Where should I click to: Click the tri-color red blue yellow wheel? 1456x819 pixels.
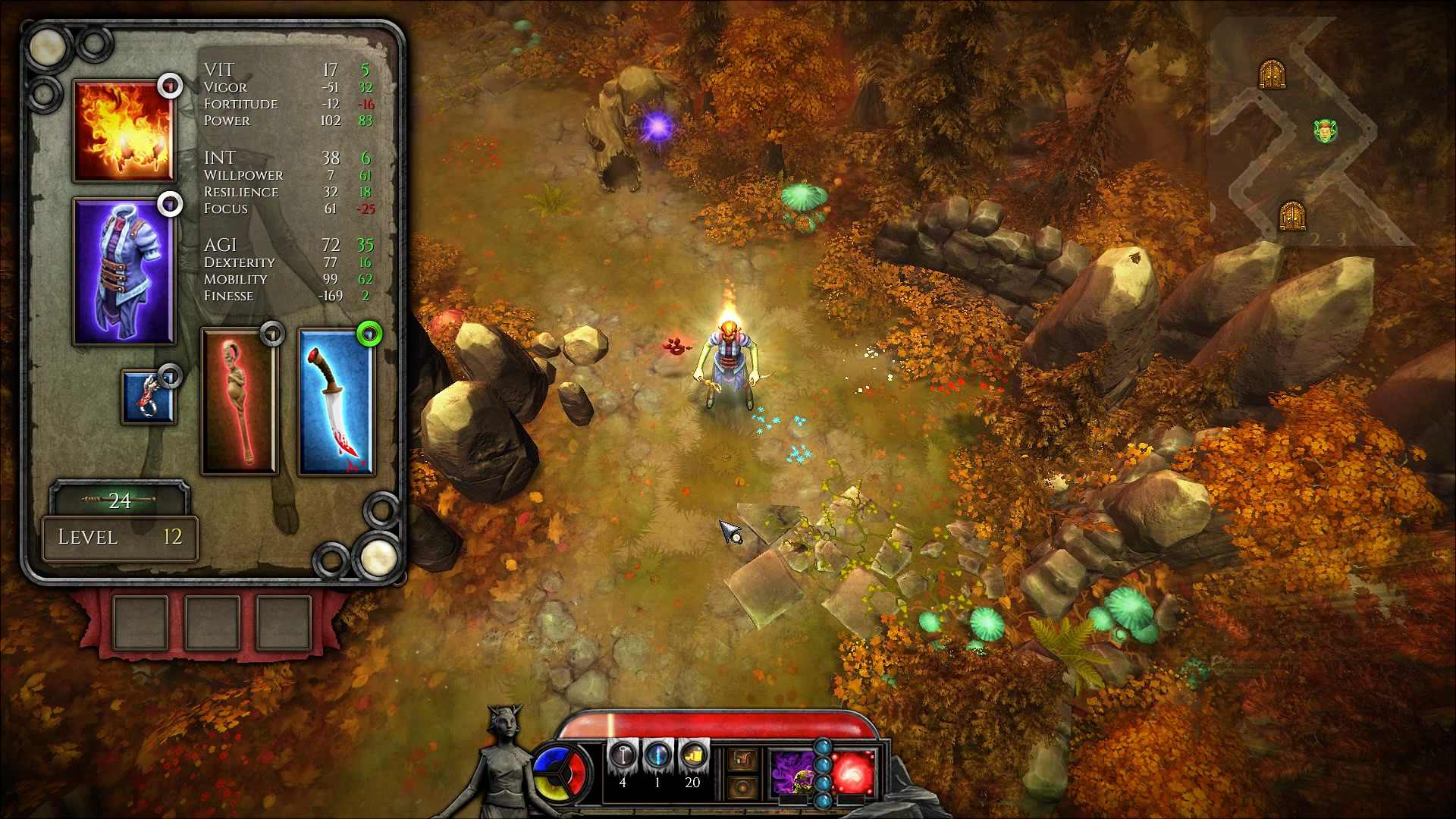[560, 771]
